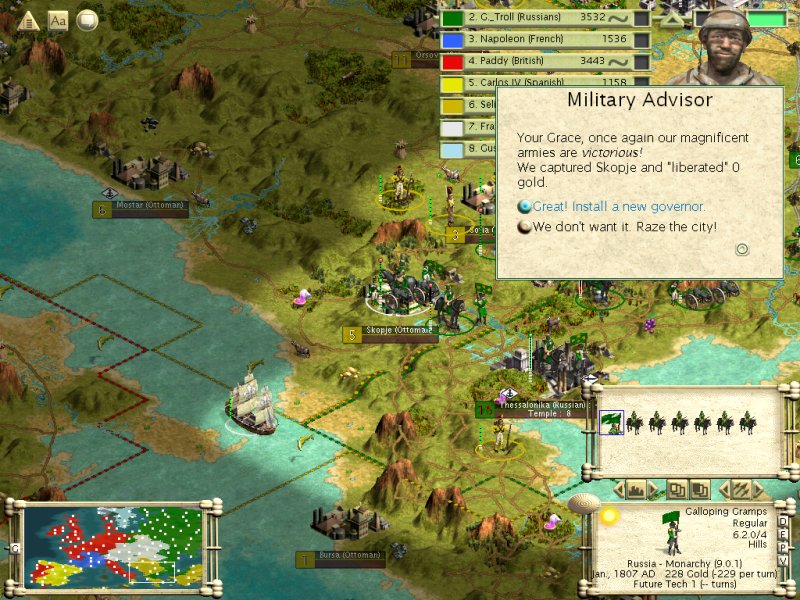Screen dimensions: 800x600
Task: Click the triple-arrows button below unit stack
Action: (741, 489)
